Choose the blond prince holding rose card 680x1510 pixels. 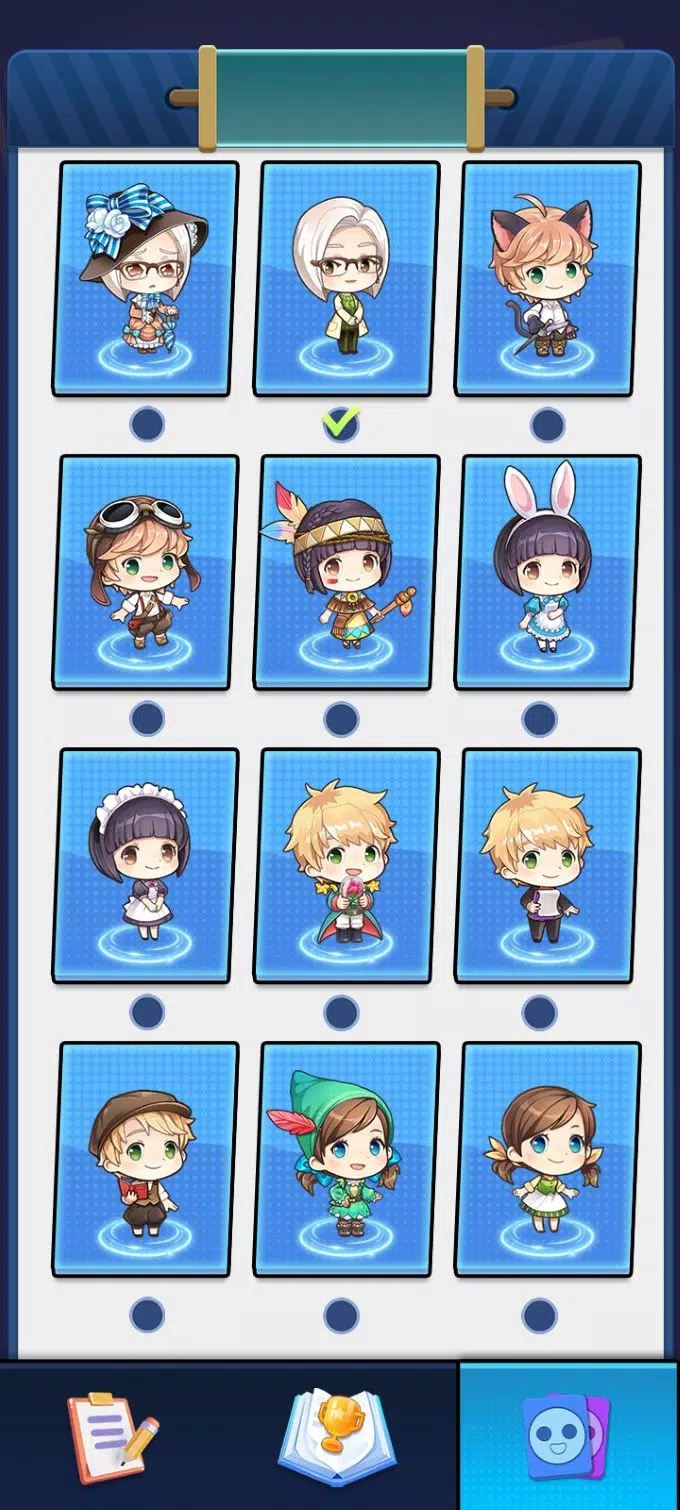point(346,866)
